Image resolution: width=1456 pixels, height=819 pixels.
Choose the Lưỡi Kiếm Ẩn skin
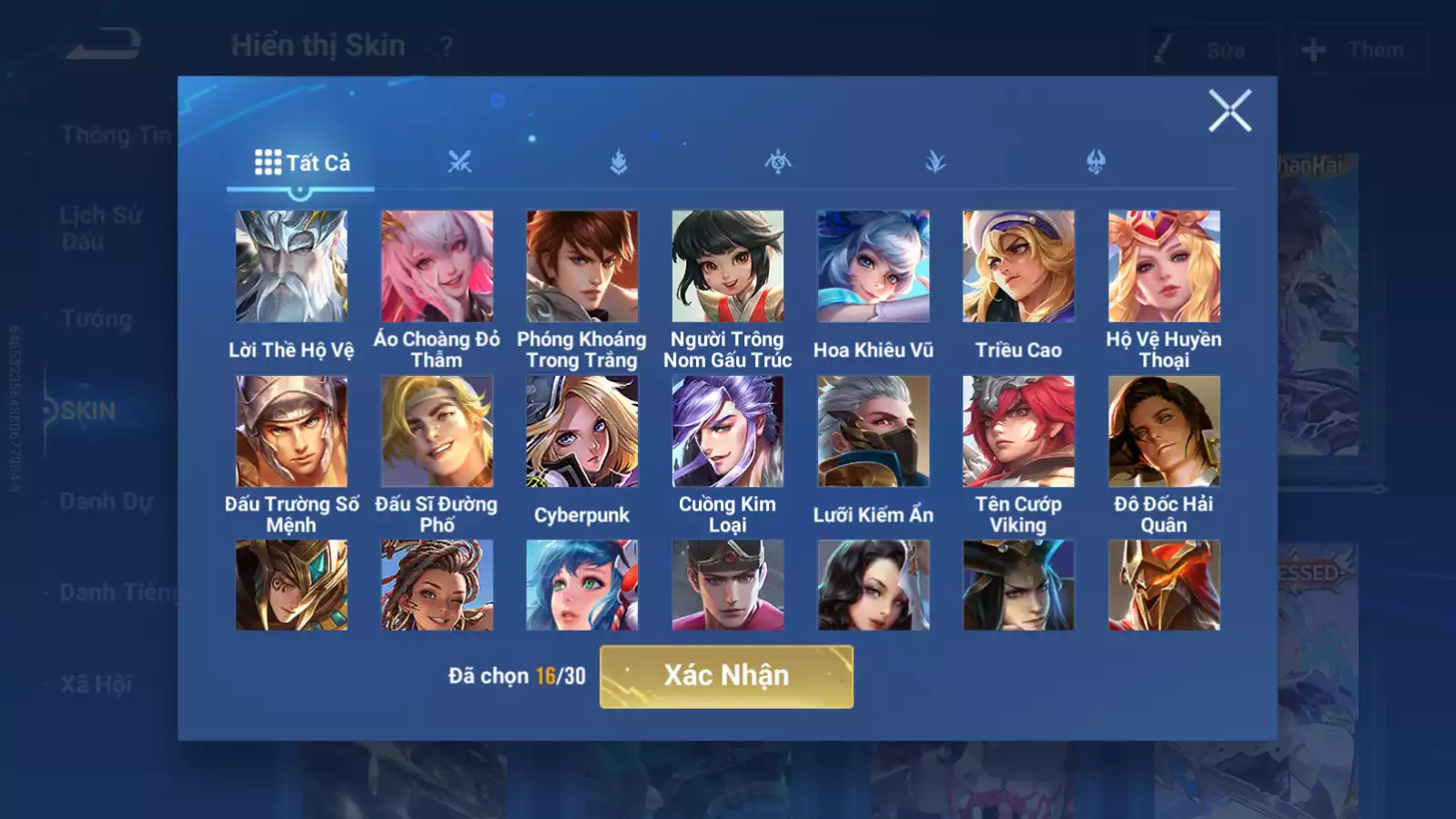[874, 431]
